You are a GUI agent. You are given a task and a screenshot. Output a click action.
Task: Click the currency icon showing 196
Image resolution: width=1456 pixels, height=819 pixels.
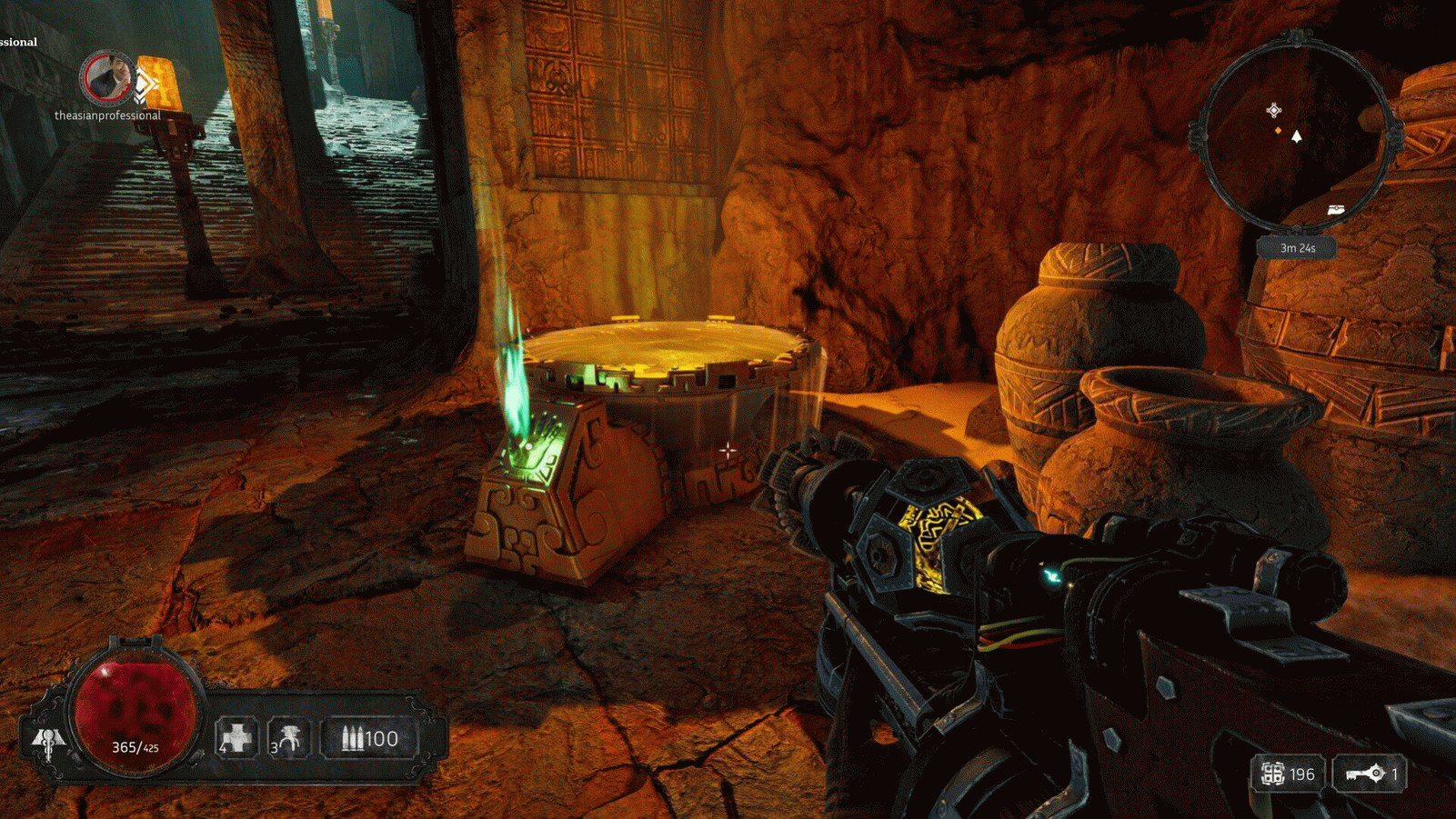[1271, 774]
